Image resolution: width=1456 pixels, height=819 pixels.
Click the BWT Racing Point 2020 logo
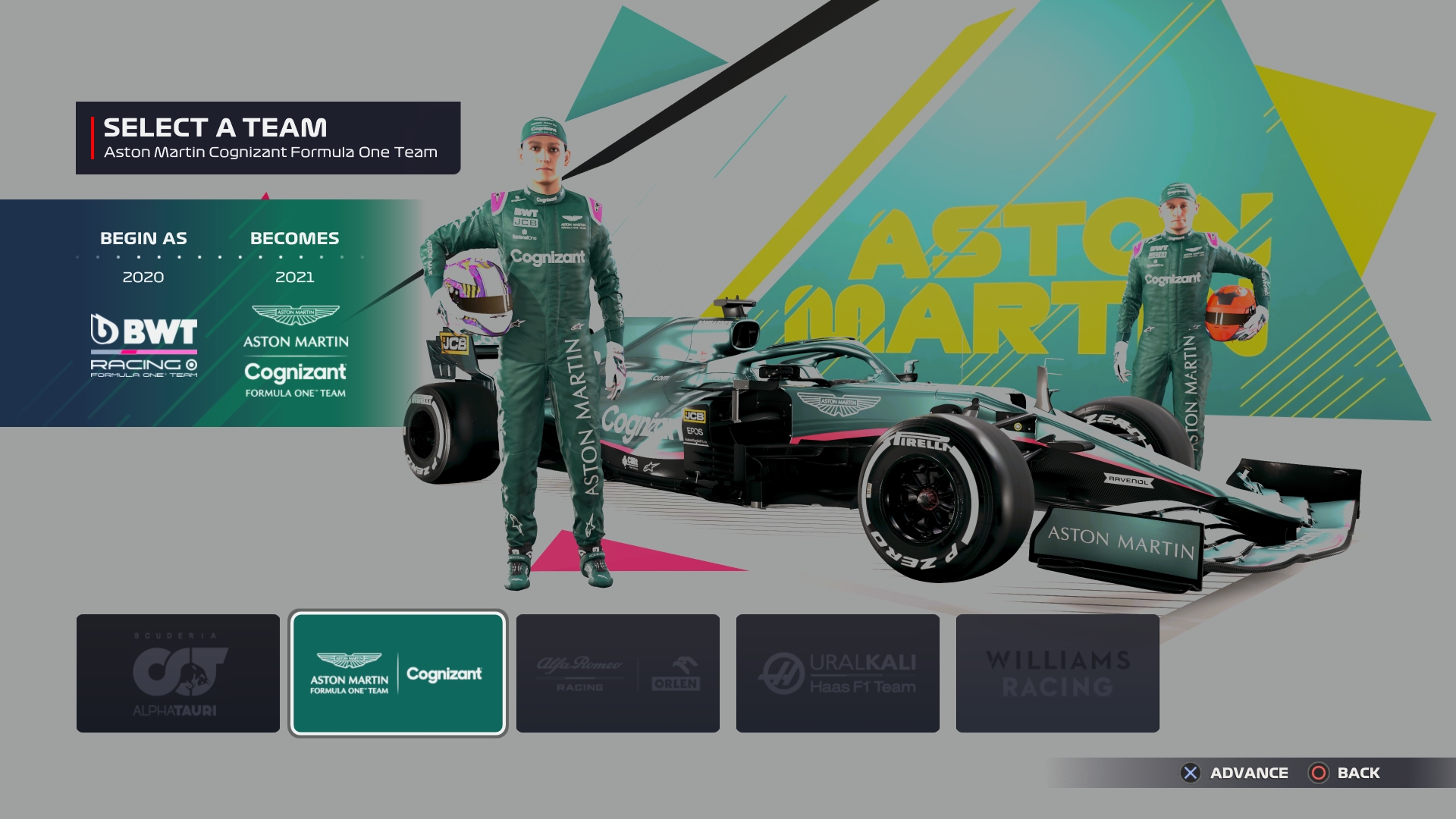[143, 345]
